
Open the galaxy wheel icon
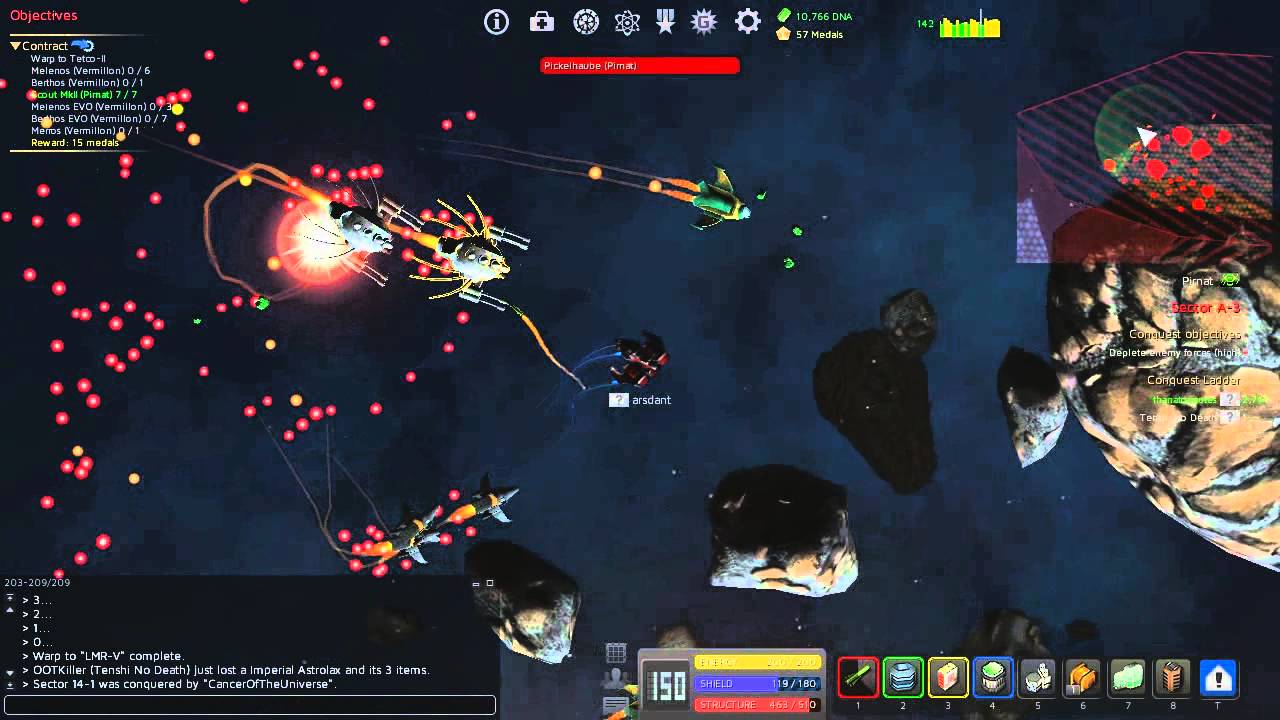click(x=587, y=21)
